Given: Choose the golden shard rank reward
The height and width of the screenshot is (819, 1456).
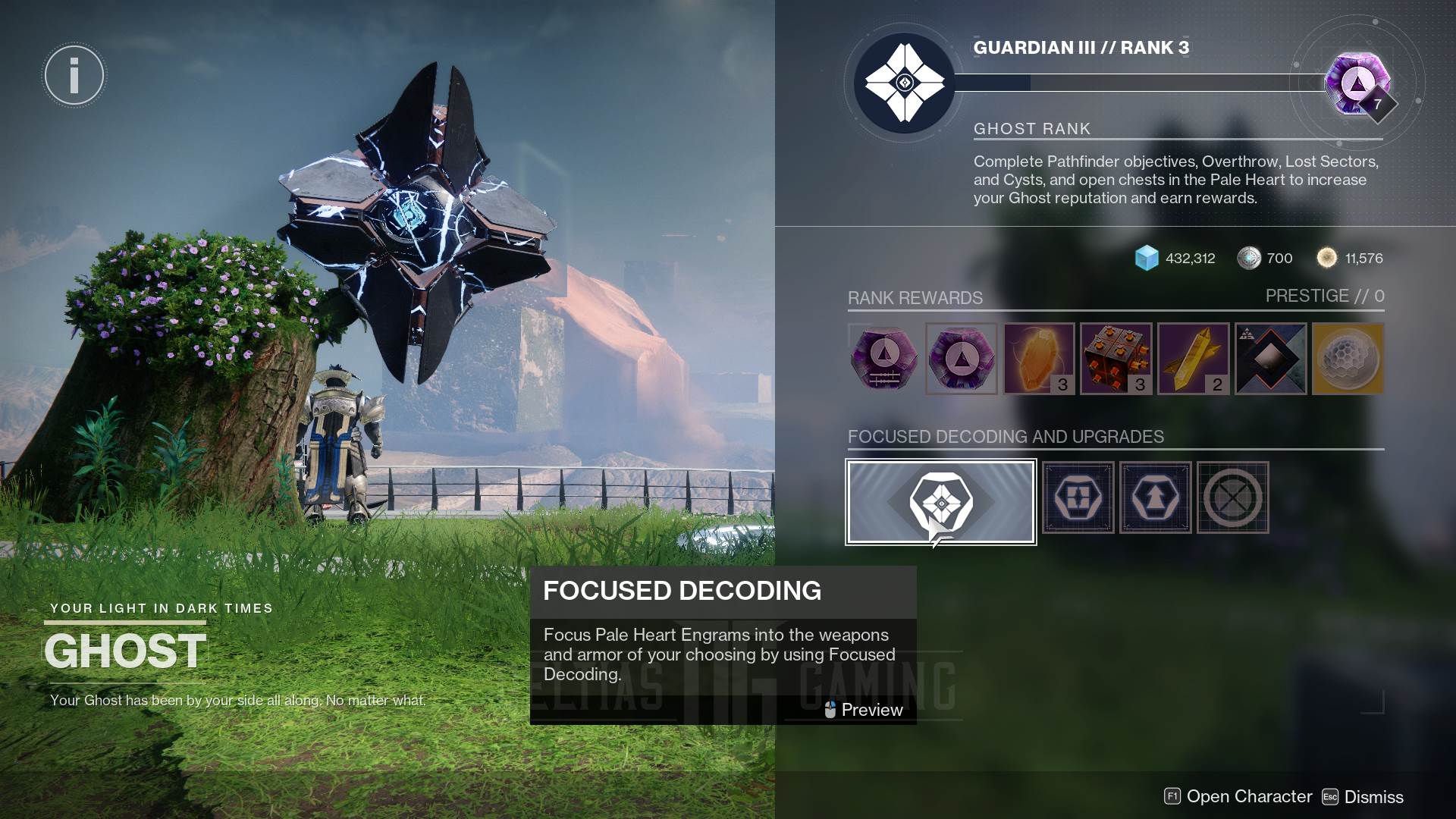Looking at the screenshot, I should pos(1194,359).
